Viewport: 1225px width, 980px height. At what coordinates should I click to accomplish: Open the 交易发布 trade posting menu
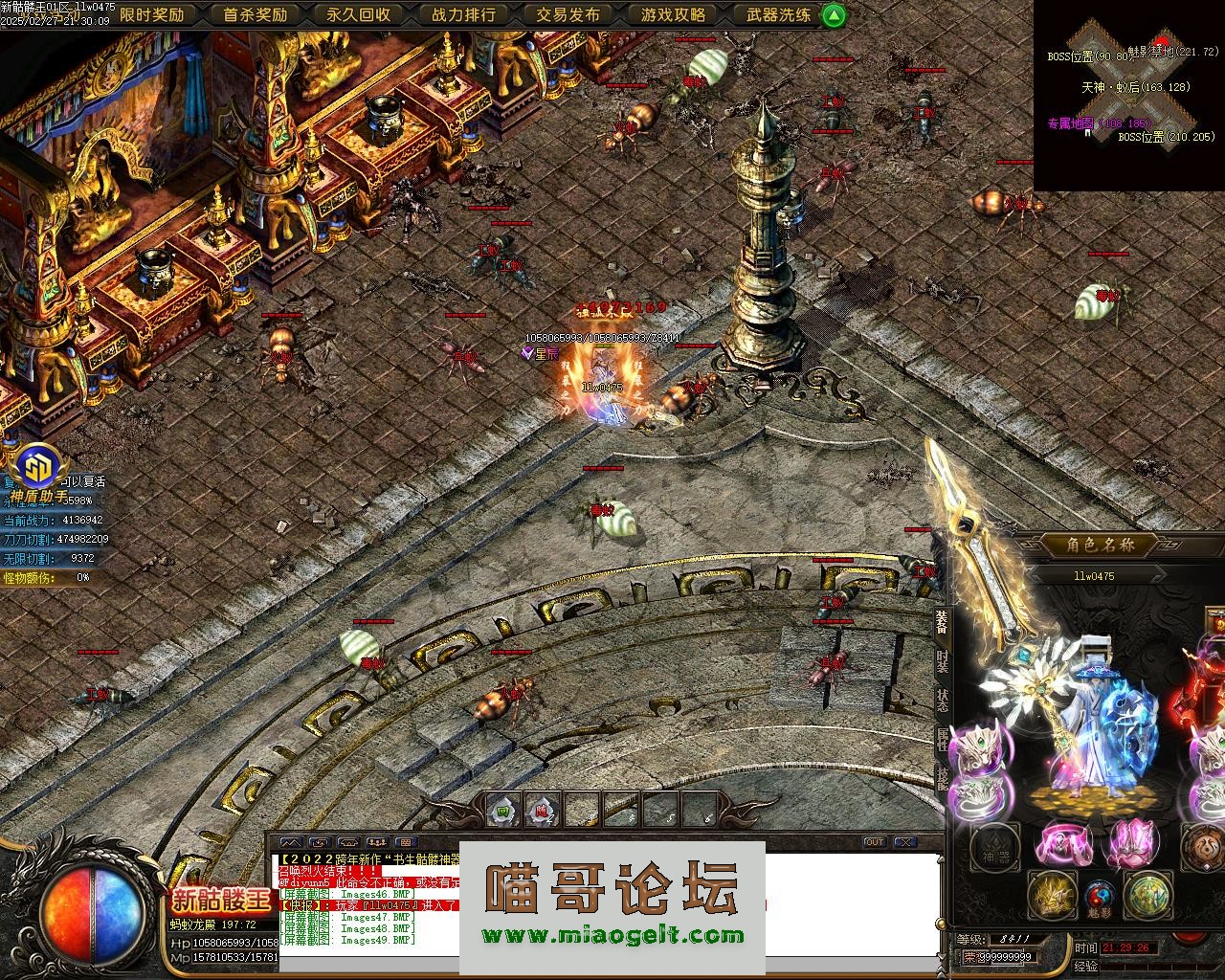568,14
